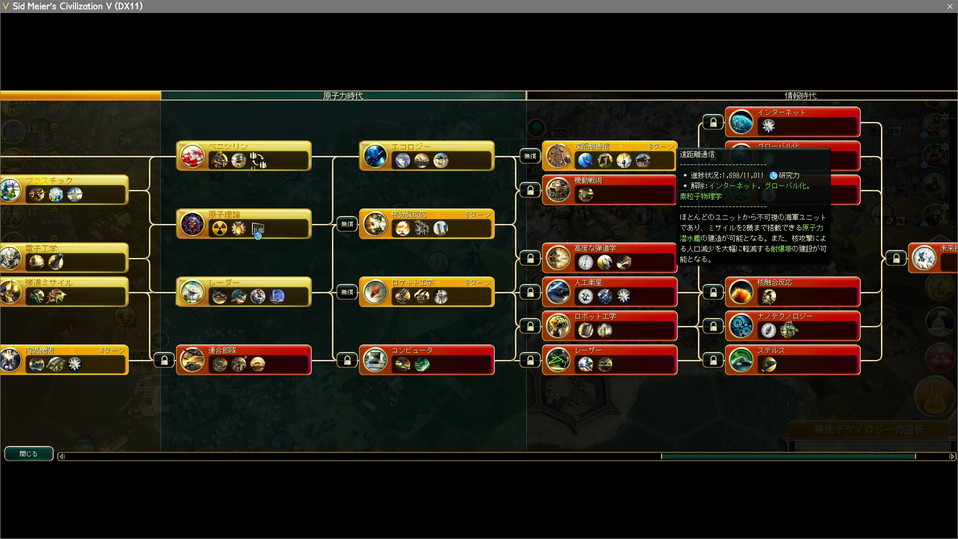Choose the ロケット工学 technology
The height and width of the screenshot is (539, 958).
[427, 292]
